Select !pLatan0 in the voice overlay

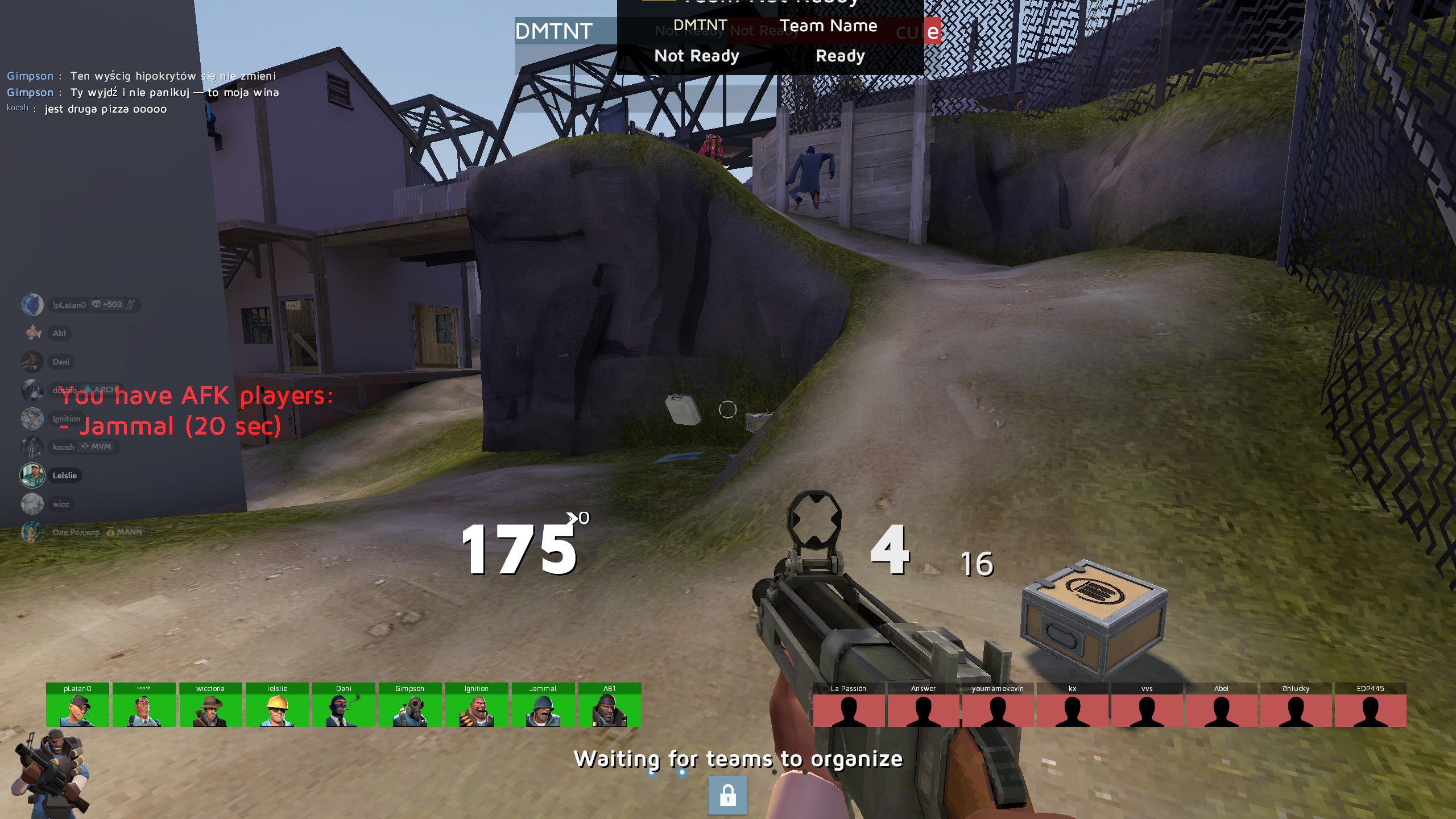pyautogui.click(x=68, y=305)
